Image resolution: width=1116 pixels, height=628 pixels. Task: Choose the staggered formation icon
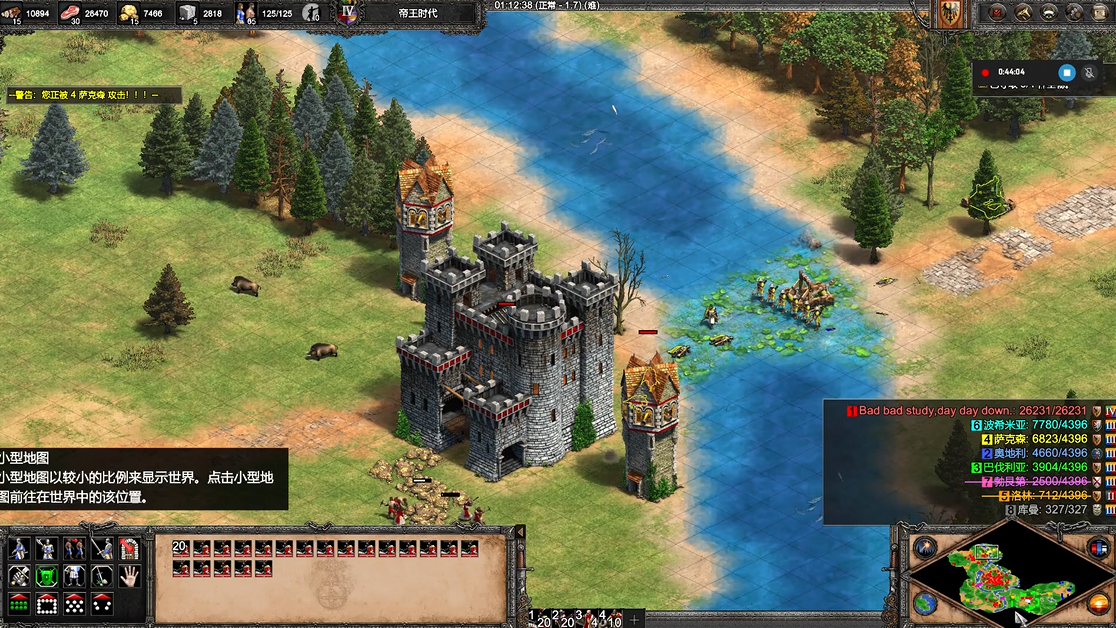tap(73, 604)
